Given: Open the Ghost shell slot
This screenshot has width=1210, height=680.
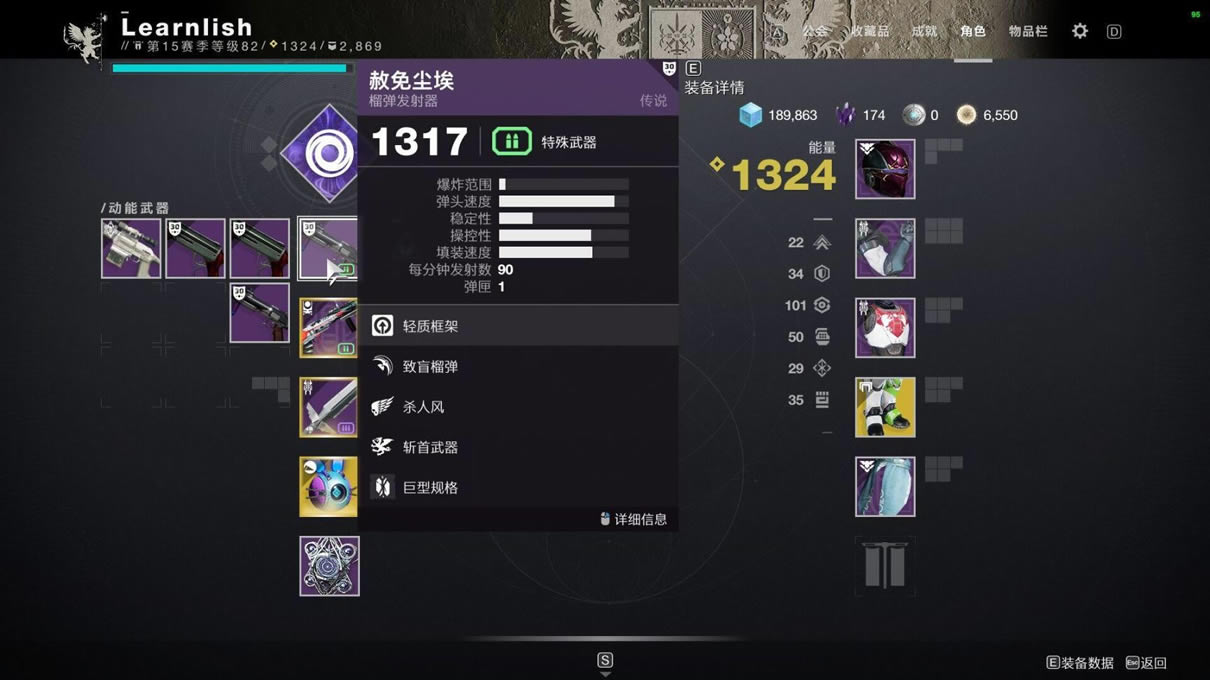Looking at the screenshot, I should click(328, 487).
